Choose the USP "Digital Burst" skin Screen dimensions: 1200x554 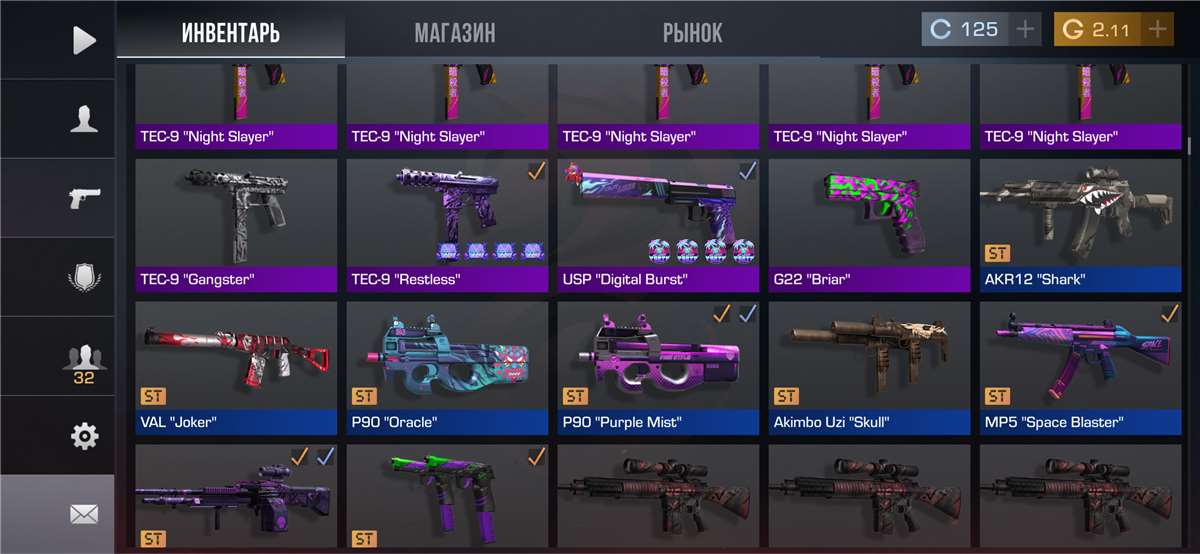tap(658, 225)
